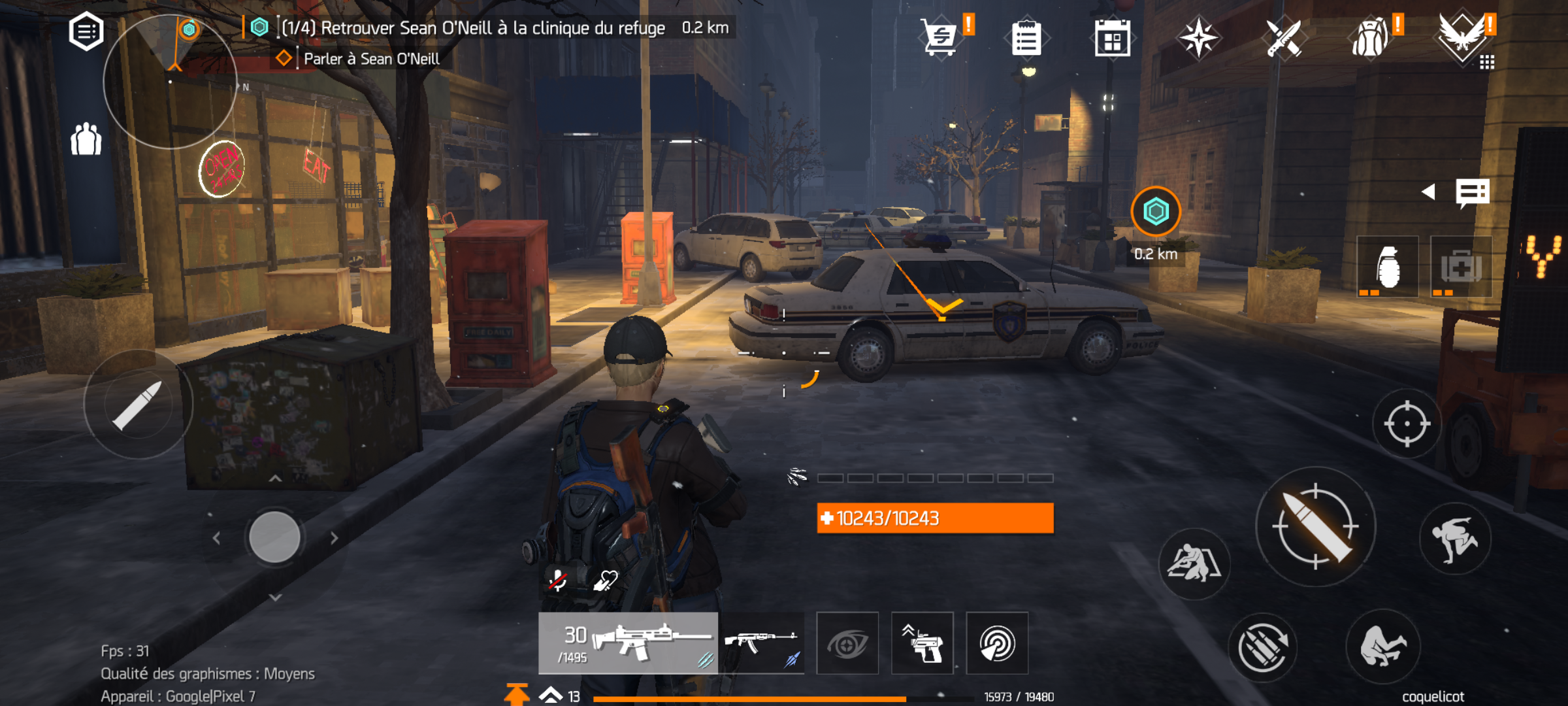The width and height of the screenshot is (1568, 706).
Task: Select the Sean O'Neill quest tracker
Action: pos(473,28)
